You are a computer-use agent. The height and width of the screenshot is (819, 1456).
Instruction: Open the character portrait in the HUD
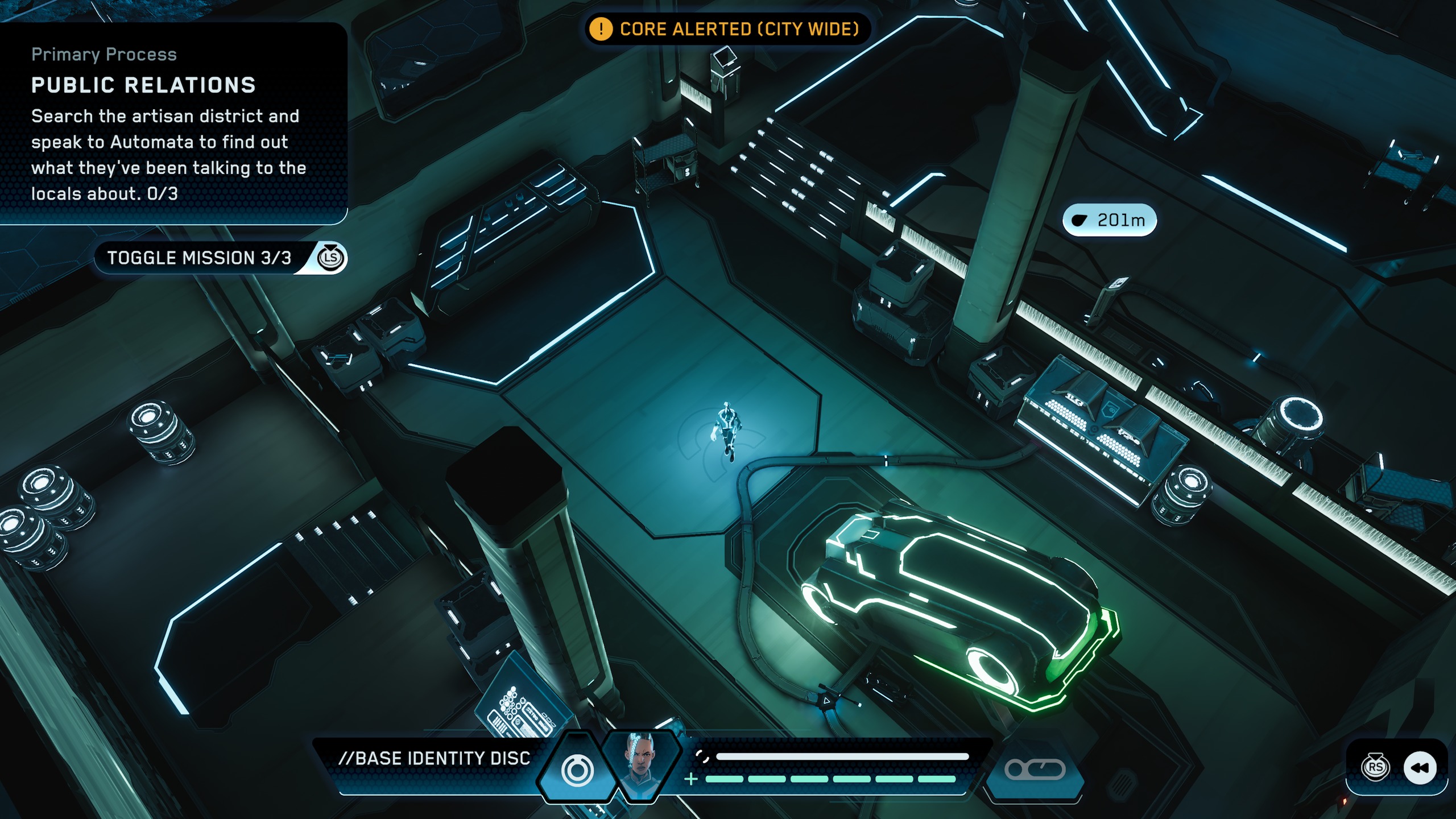click(641, 766)
